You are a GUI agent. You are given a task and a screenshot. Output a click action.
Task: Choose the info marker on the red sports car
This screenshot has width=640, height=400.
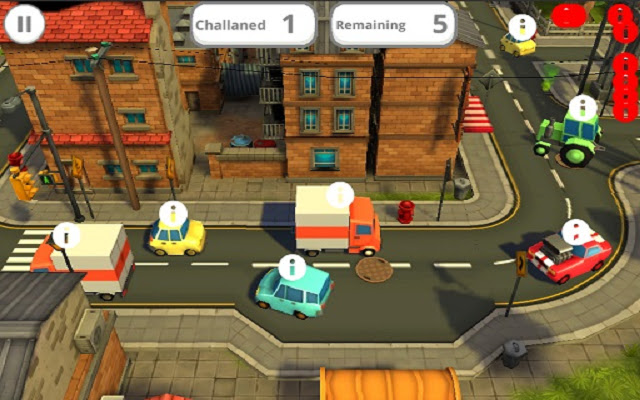point(575,233)
